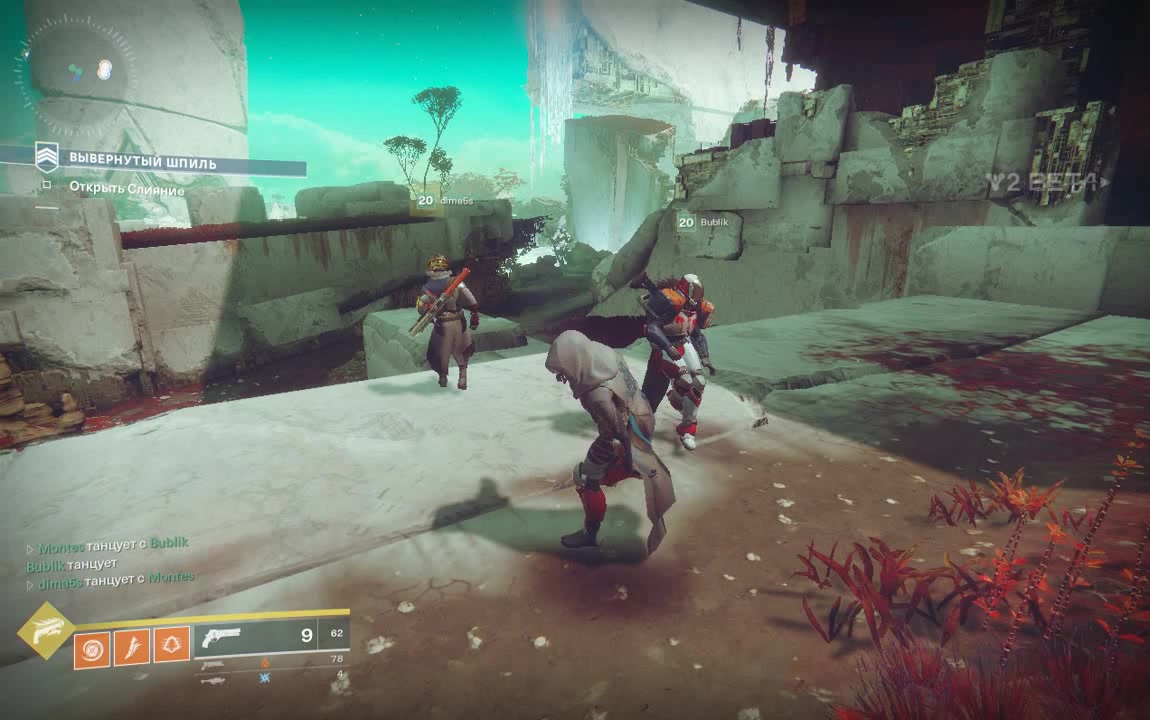Select the Открыть Слияние objective
Viewport: 1150px width, 720px height.
[126, 188]
